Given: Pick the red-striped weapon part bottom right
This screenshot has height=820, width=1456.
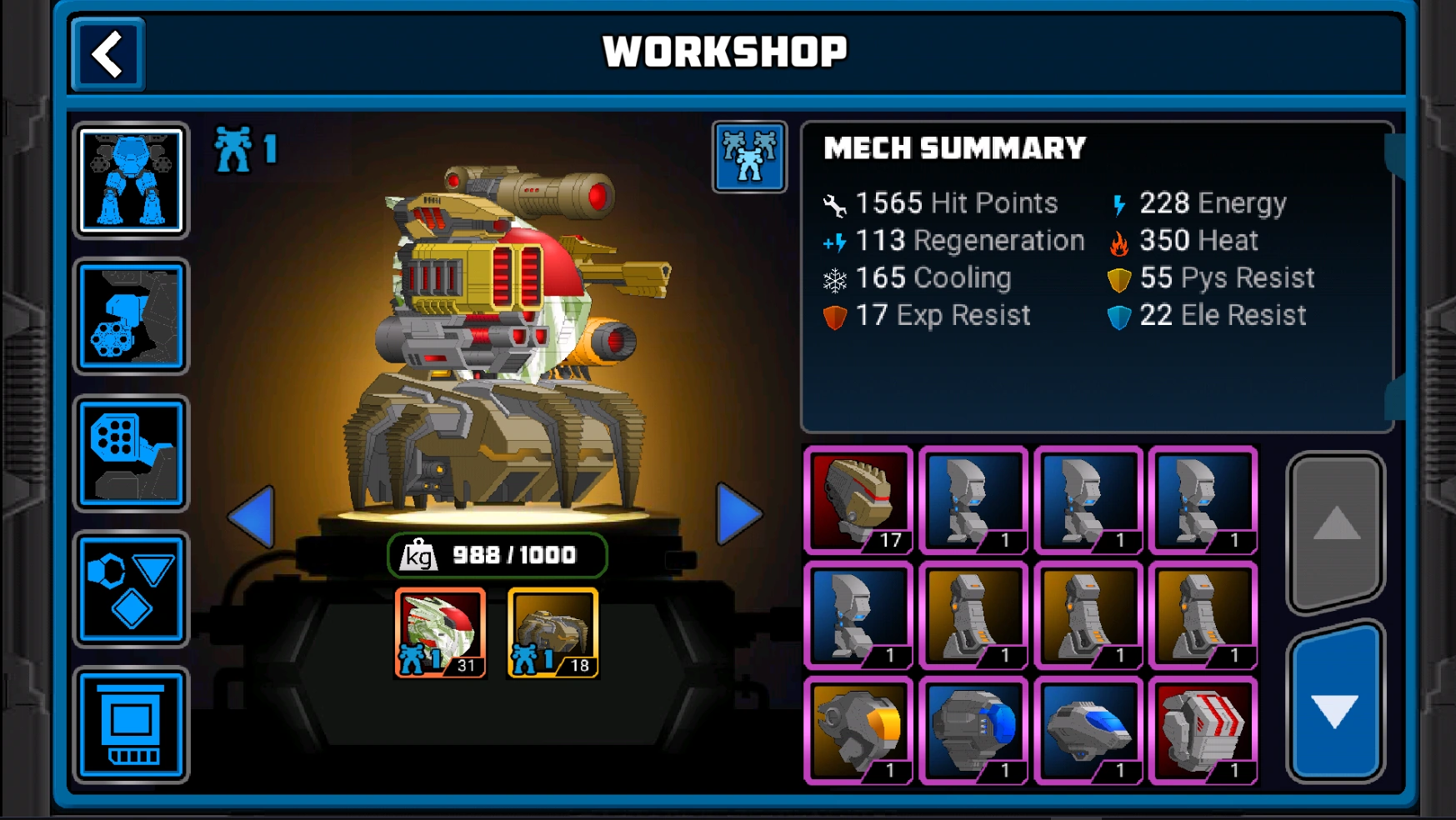Looking at the screenshot, I should coord(1203,728).
